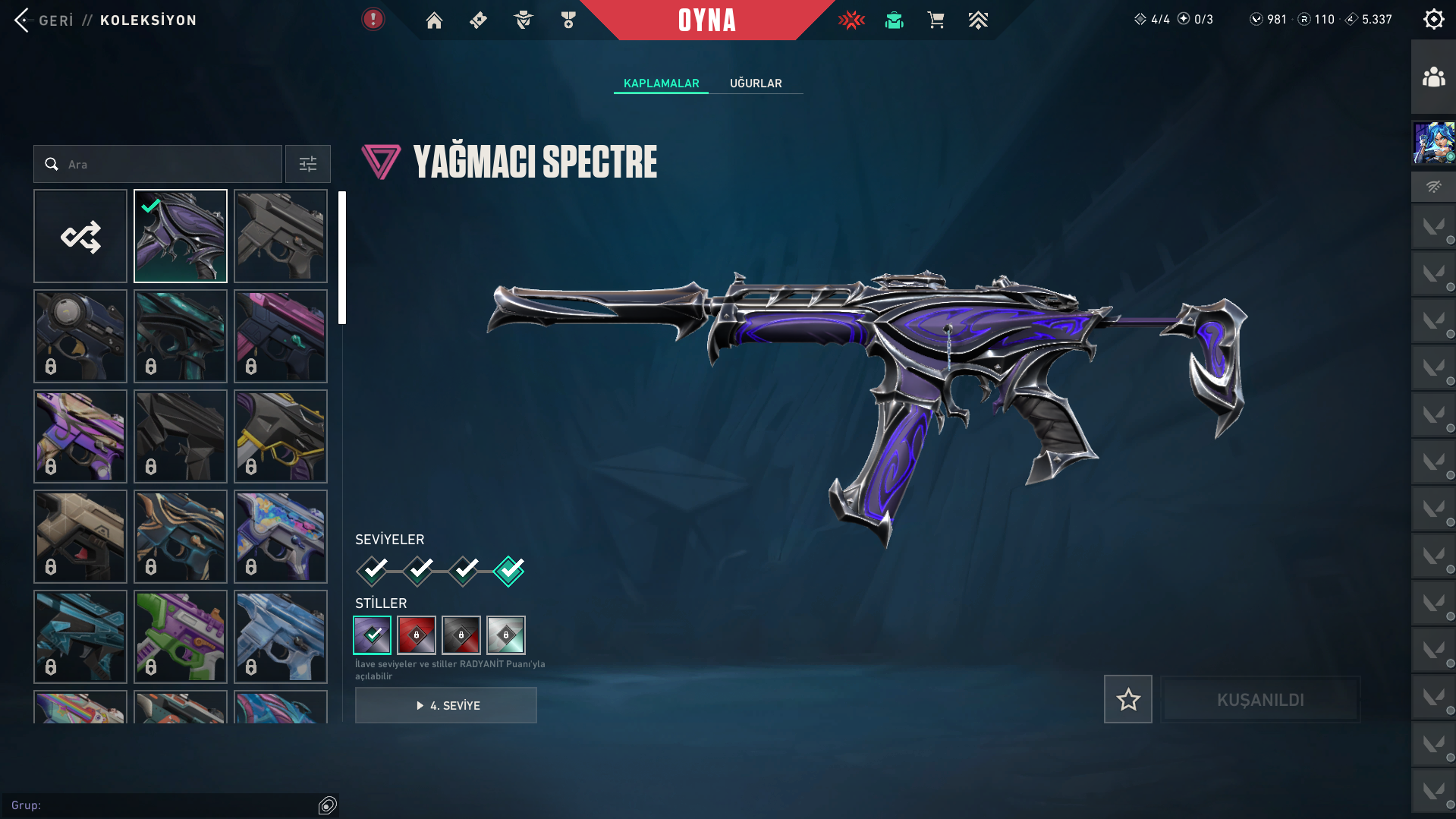
Task: Switch to the UĞURLAR tab
Action: click(756, 83)
